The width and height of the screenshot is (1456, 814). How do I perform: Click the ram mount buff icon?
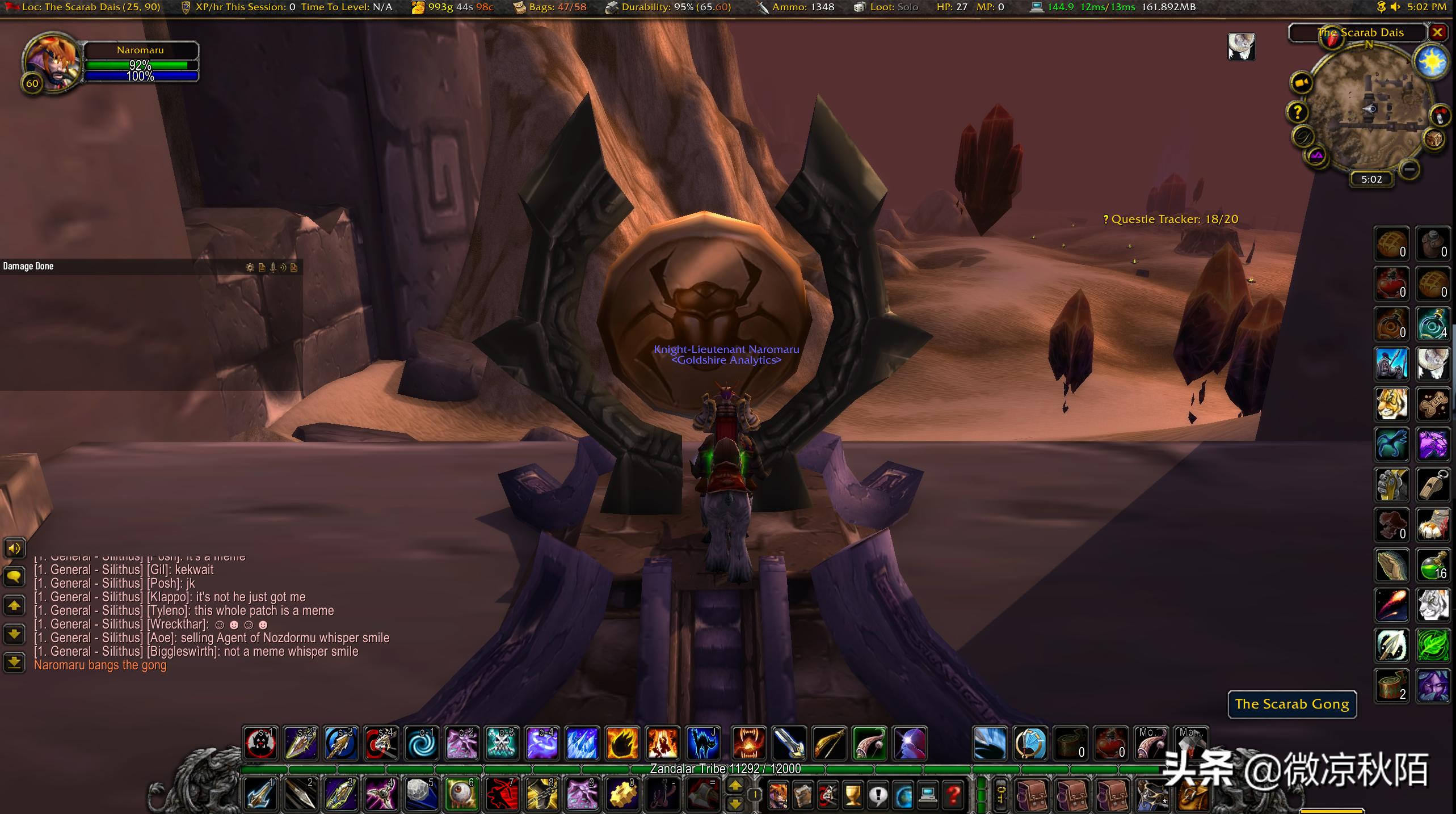(x=1242, y=47)
